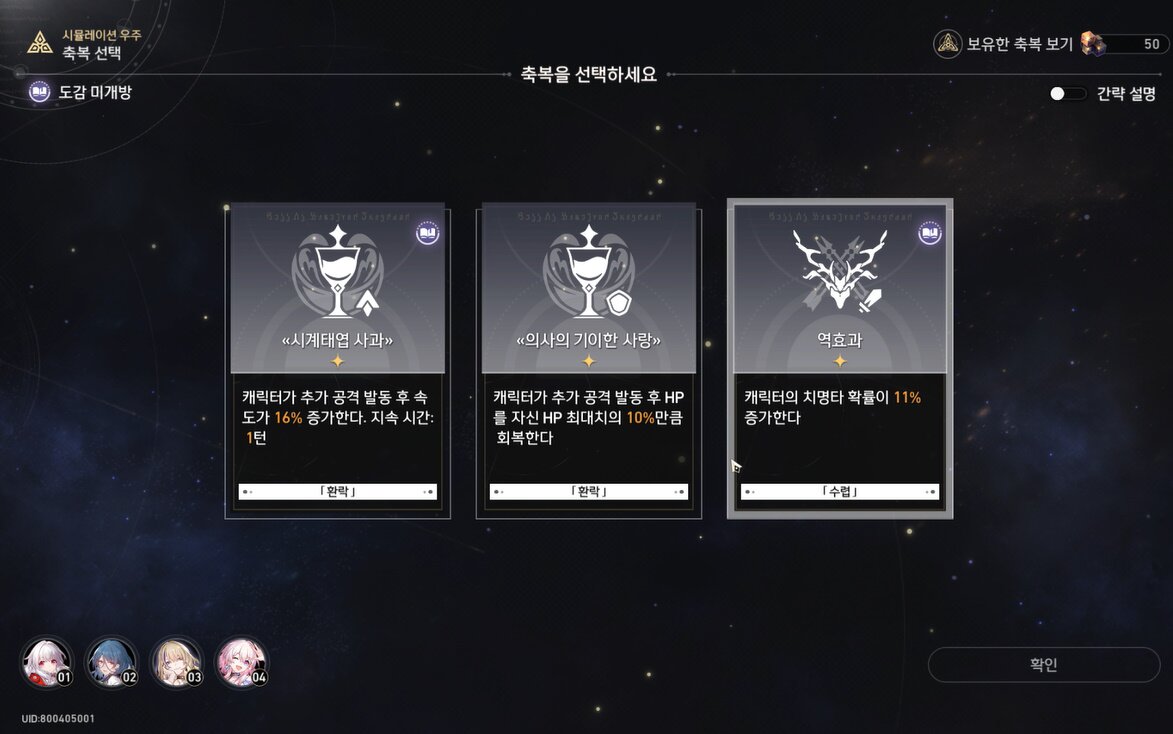The width and height of the screenshot is (1173, 734).
Task: Select party character portrait 03
Action: 177,663
